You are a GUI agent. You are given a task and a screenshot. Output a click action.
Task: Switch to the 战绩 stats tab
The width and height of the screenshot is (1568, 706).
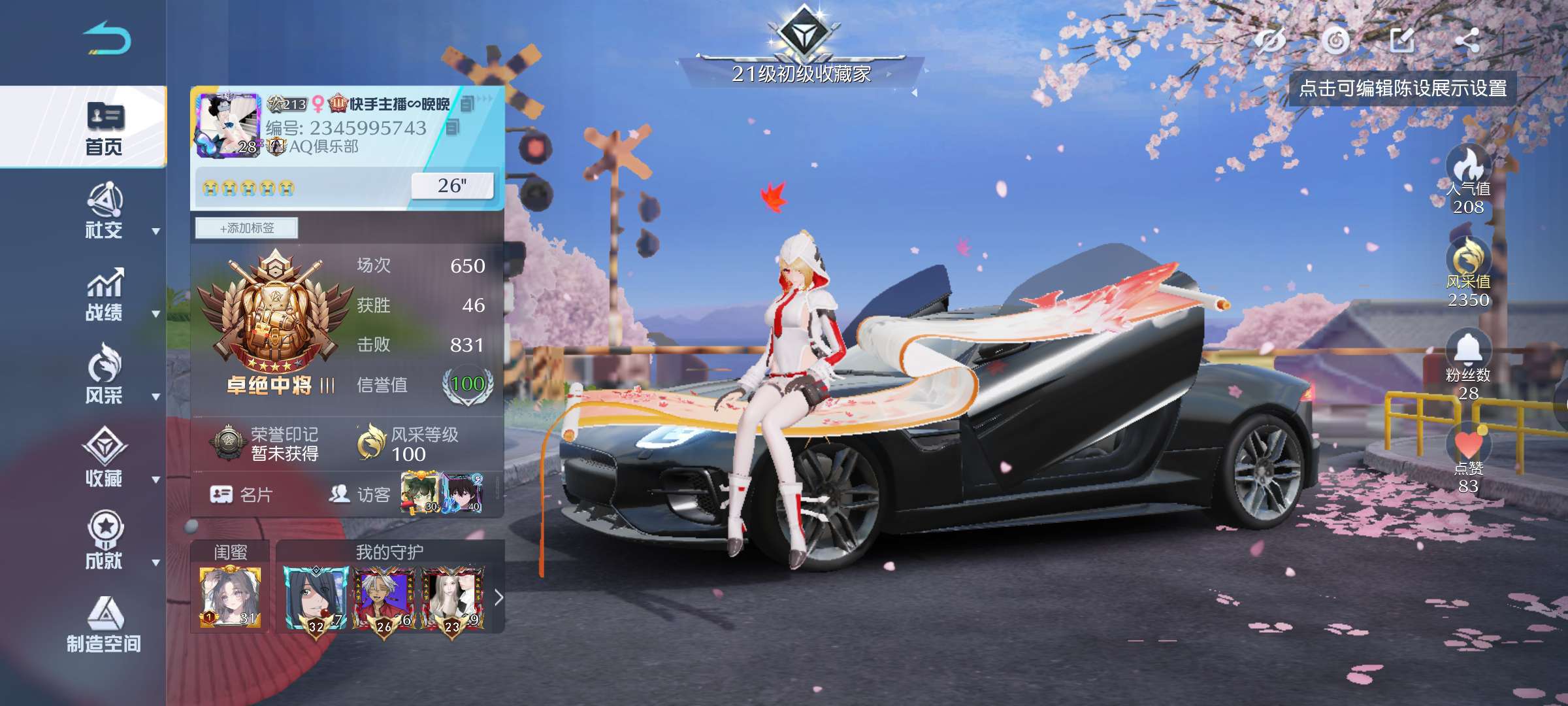tap(105, 295)
